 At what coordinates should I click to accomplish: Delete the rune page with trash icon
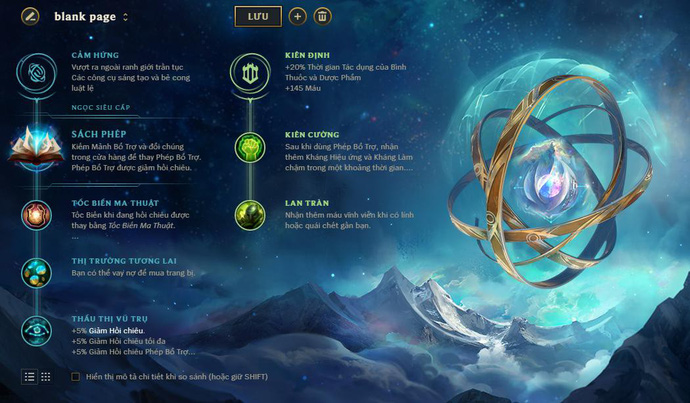[322, 16]
